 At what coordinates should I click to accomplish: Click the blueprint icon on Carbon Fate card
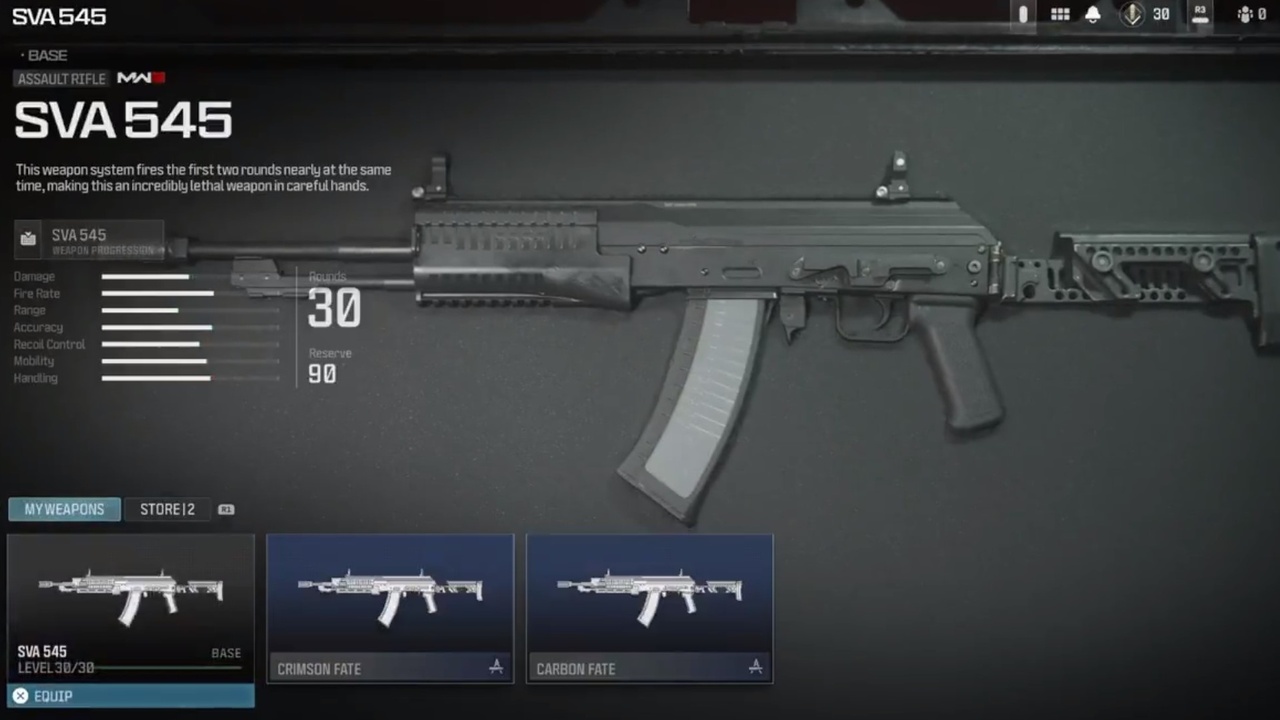(x=755, y=667)
